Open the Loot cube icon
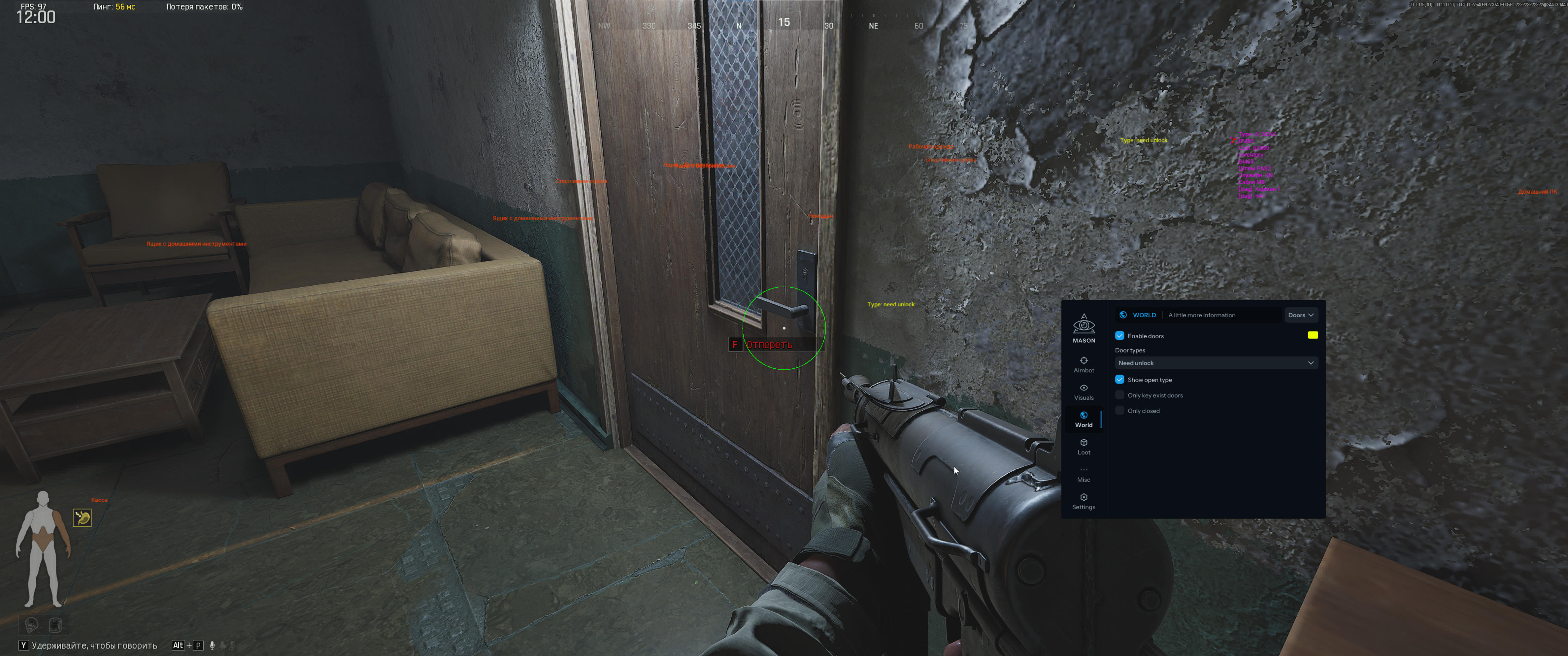1568x656 pixels. pyautogui.click(x=1084, y=442)
